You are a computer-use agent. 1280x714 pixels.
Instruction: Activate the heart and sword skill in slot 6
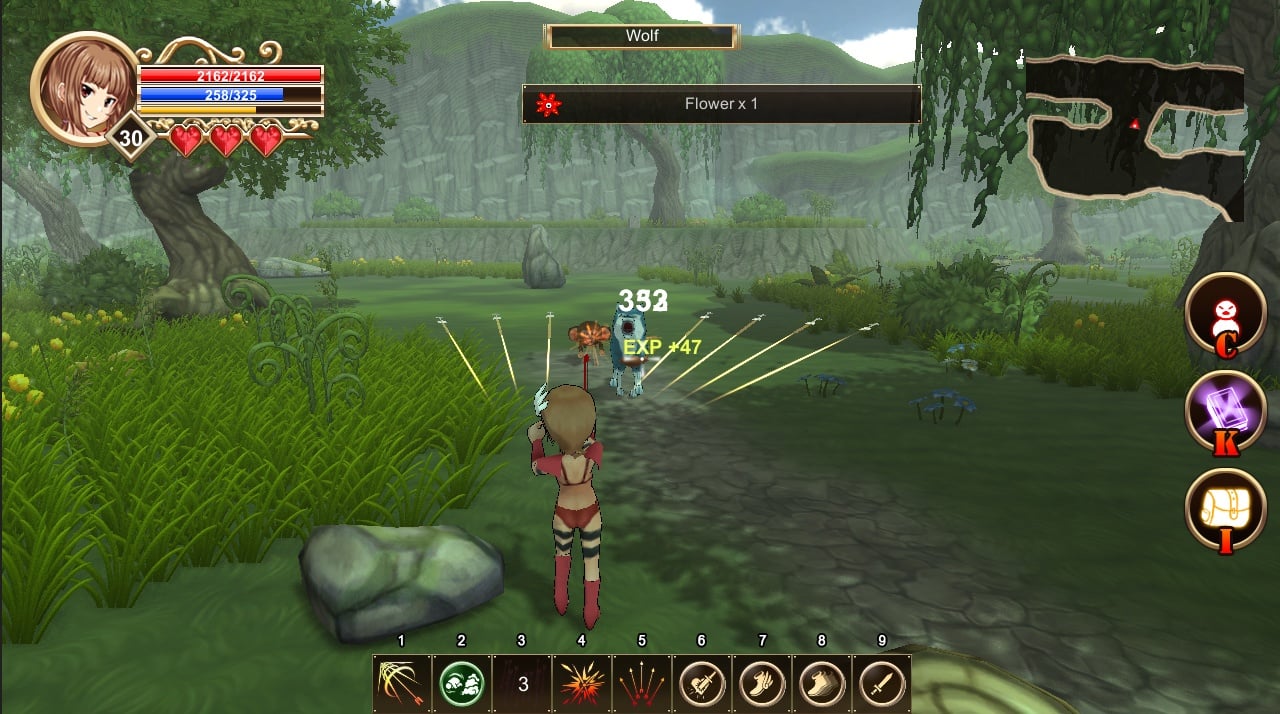[x=702, y=684]
